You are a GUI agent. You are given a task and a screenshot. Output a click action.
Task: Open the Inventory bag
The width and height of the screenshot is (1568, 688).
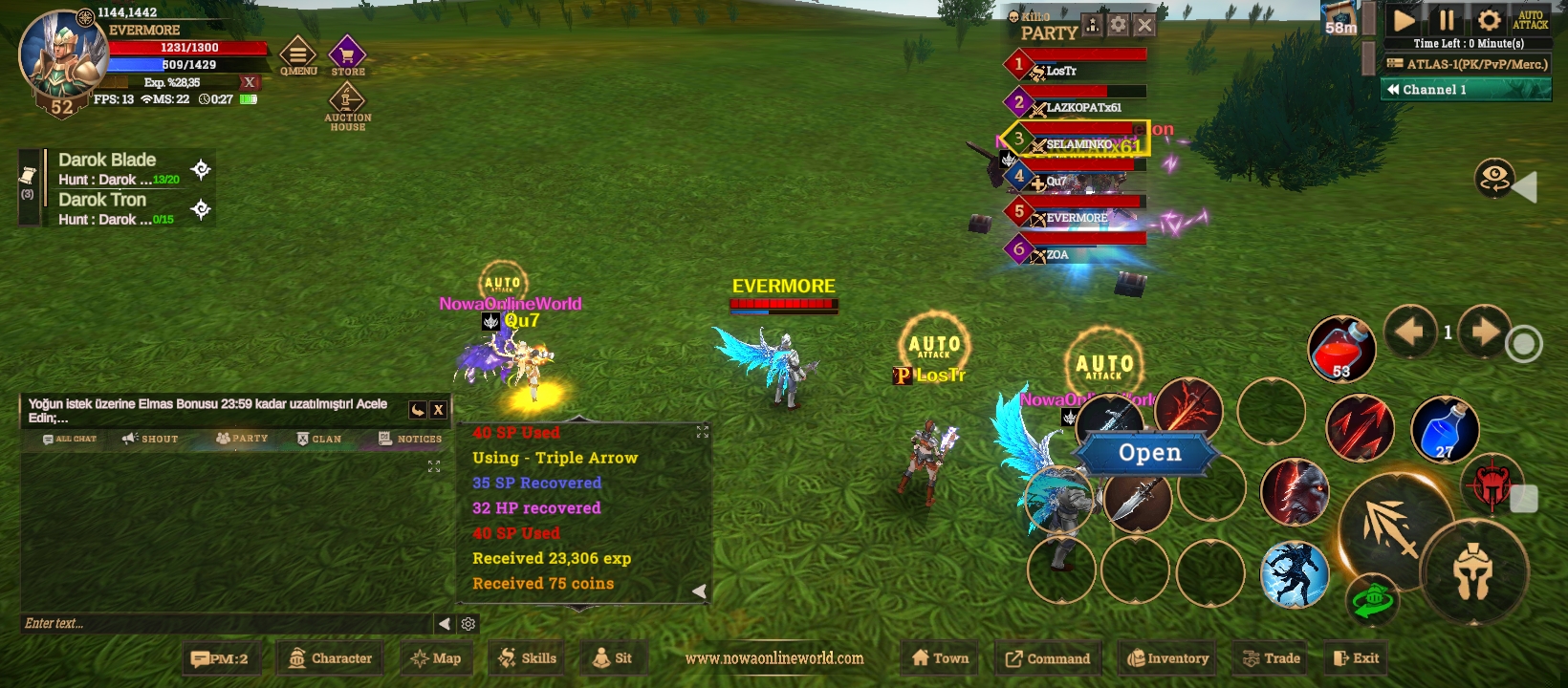tap(1167, 658)
